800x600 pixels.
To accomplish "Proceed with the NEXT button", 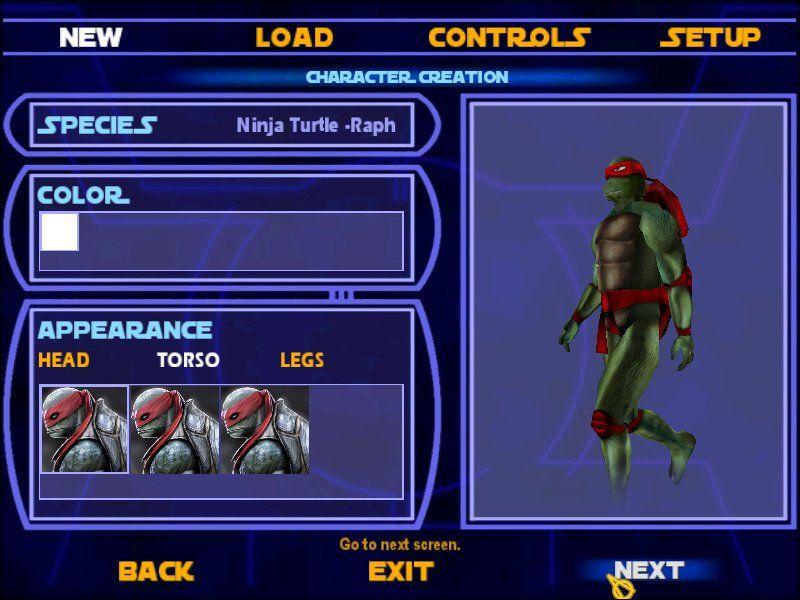I will pyautogui.click(x=649, y=571).
